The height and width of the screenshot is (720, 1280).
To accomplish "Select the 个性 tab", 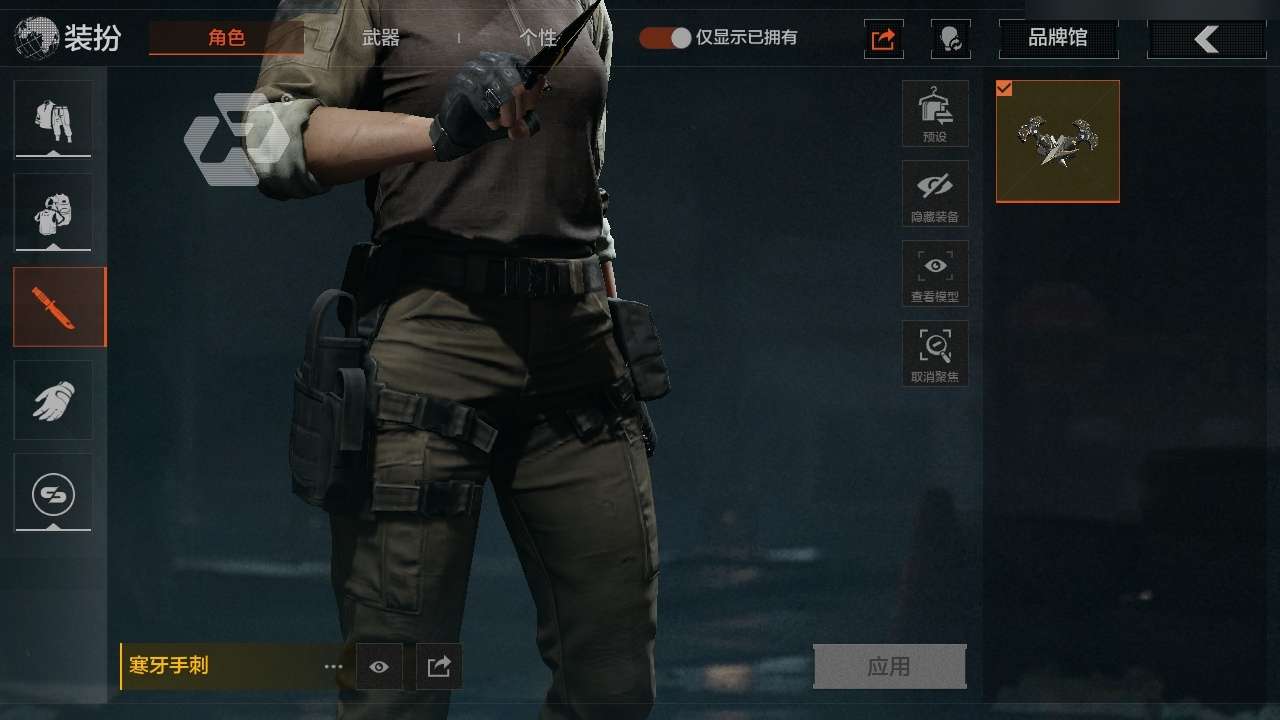I will (537, 38).
